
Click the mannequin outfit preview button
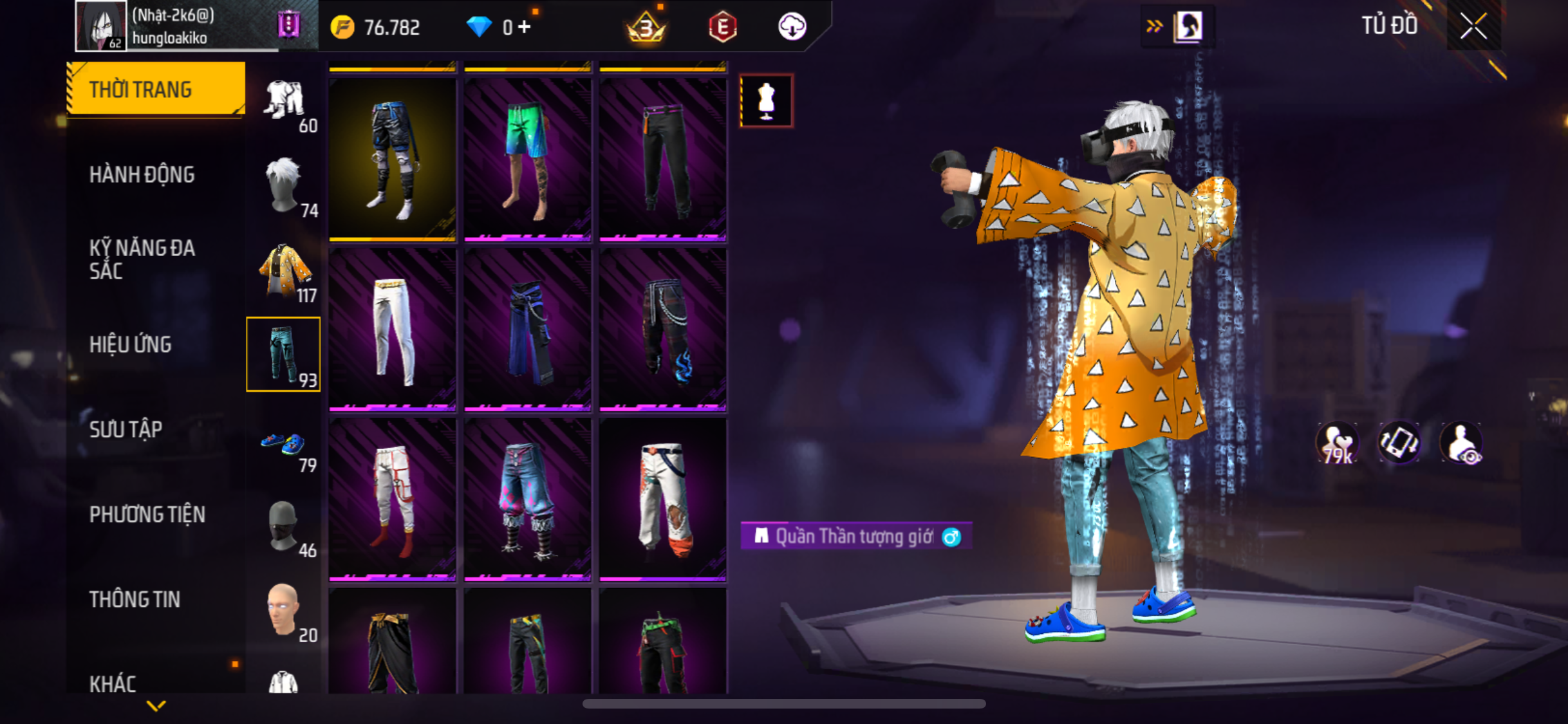(766, 101)
